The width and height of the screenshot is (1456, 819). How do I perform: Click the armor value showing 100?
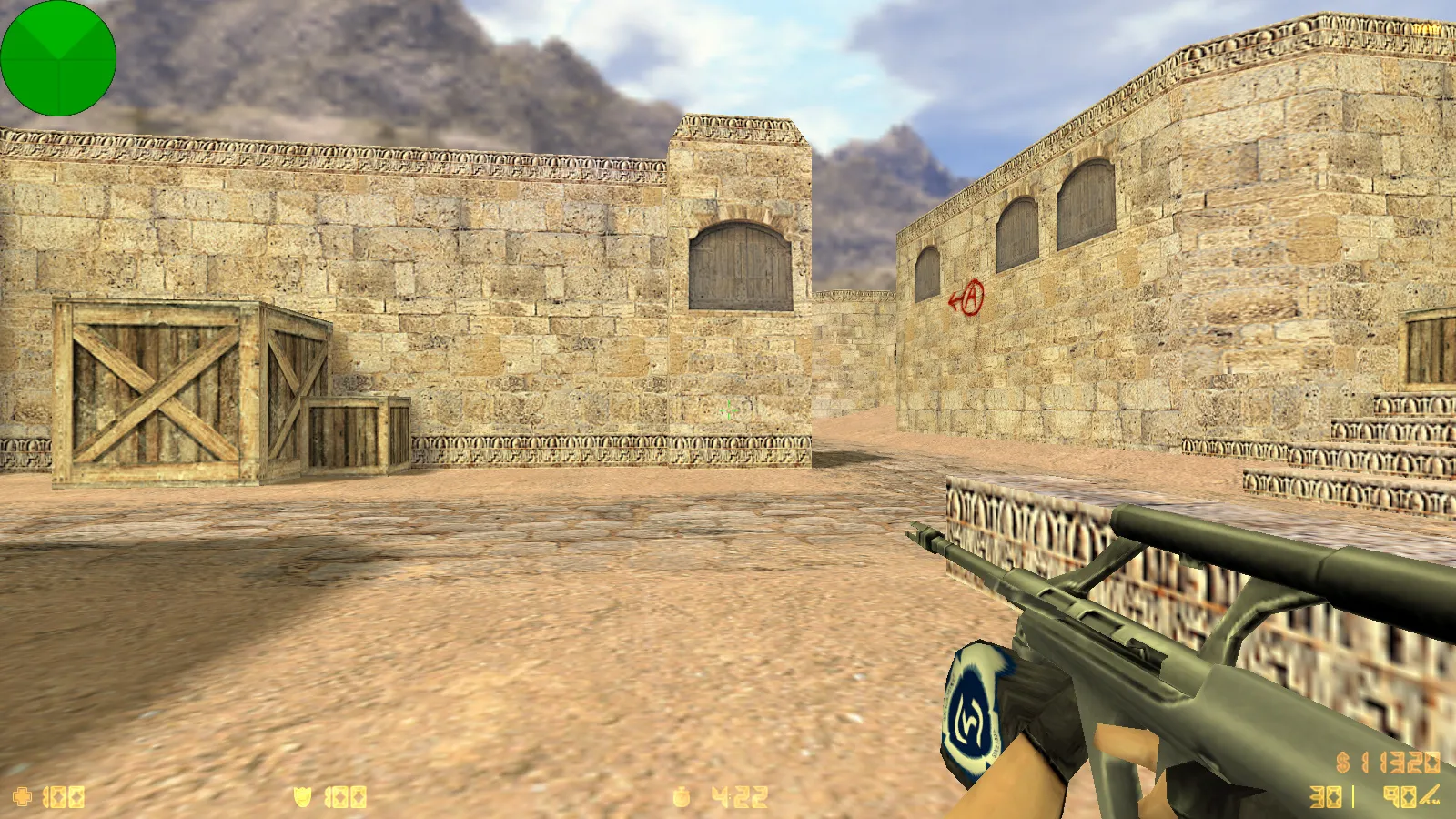coord(344,796)
